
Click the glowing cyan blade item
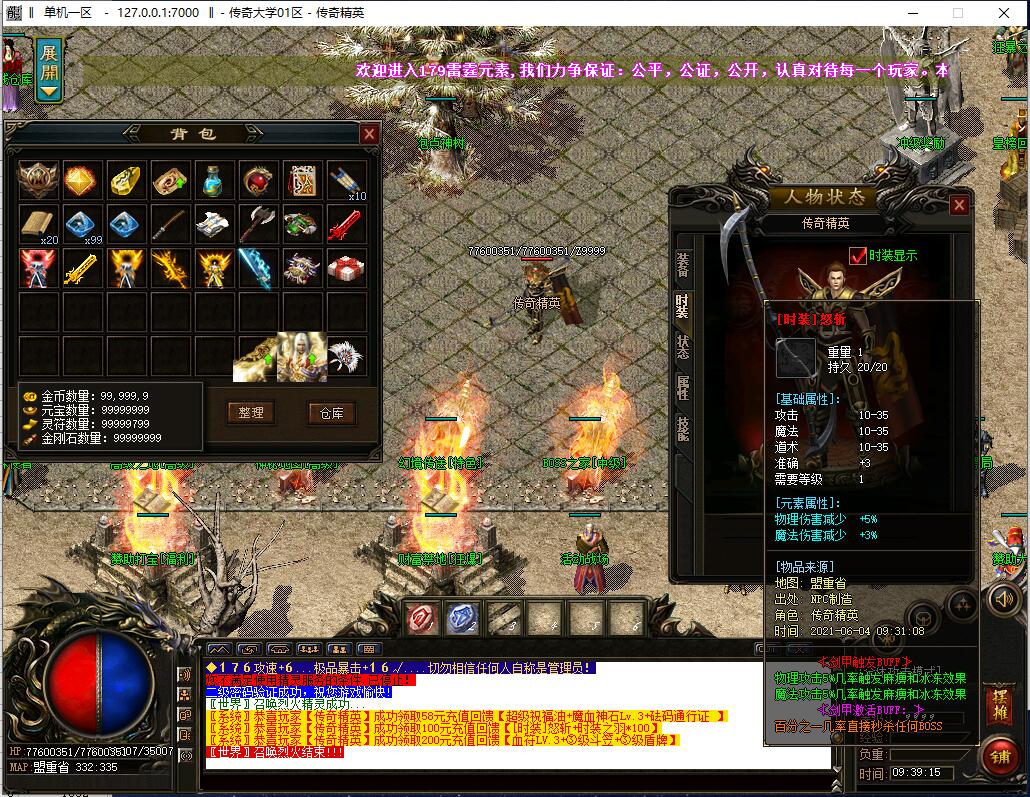pos(259,268)
